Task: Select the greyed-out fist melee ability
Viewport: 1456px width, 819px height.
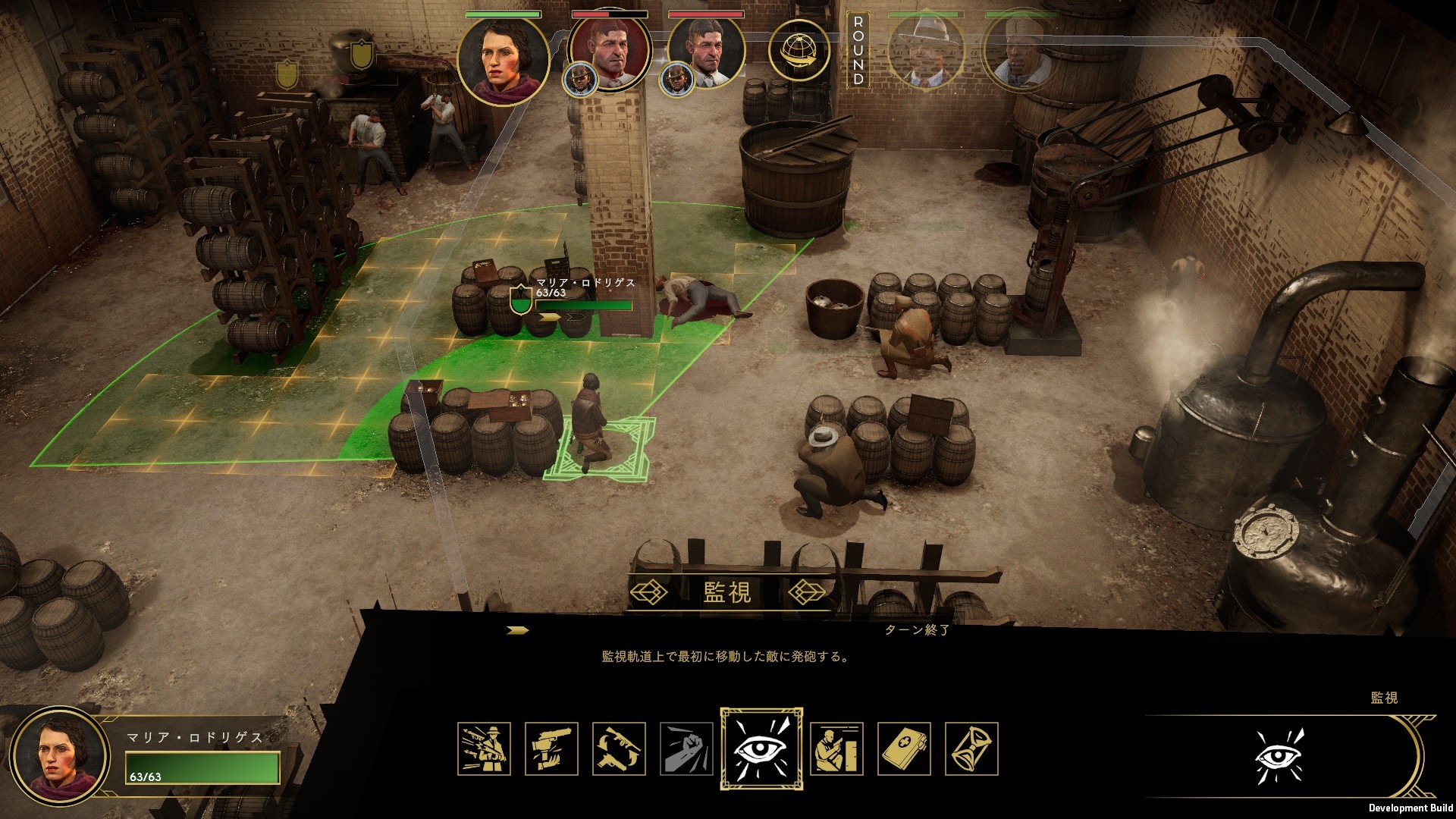Action: (686, 749)
